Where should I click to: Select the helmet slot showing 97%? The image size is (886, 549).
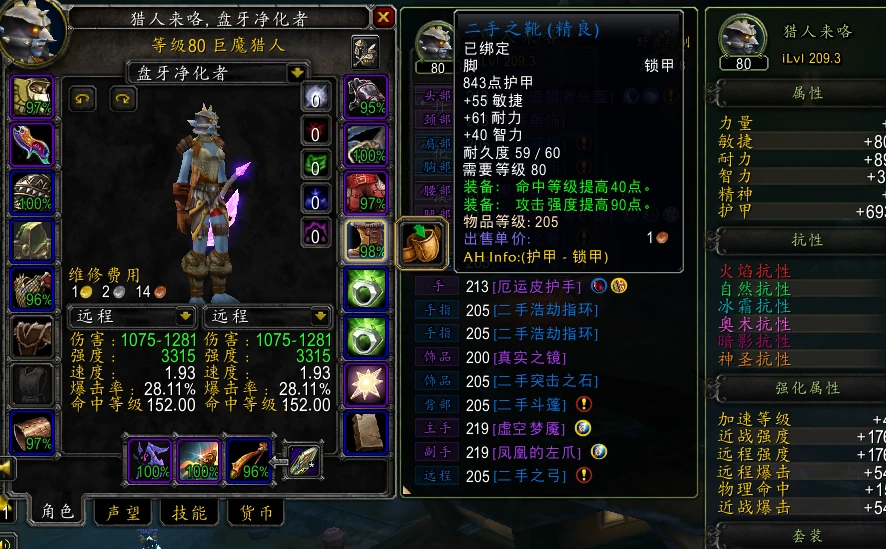point(32,96)
